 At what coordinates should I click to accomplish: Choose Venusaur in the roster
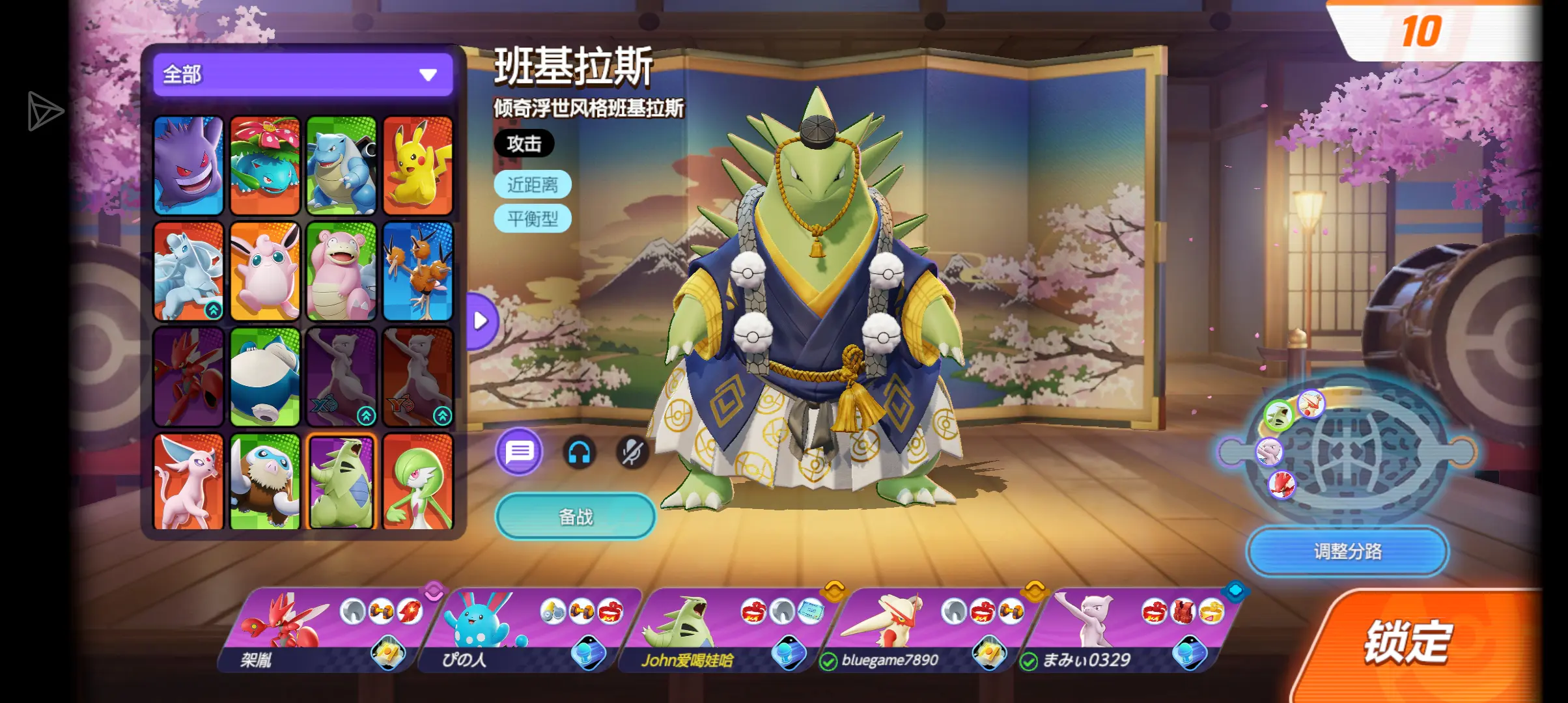point(265,165)
